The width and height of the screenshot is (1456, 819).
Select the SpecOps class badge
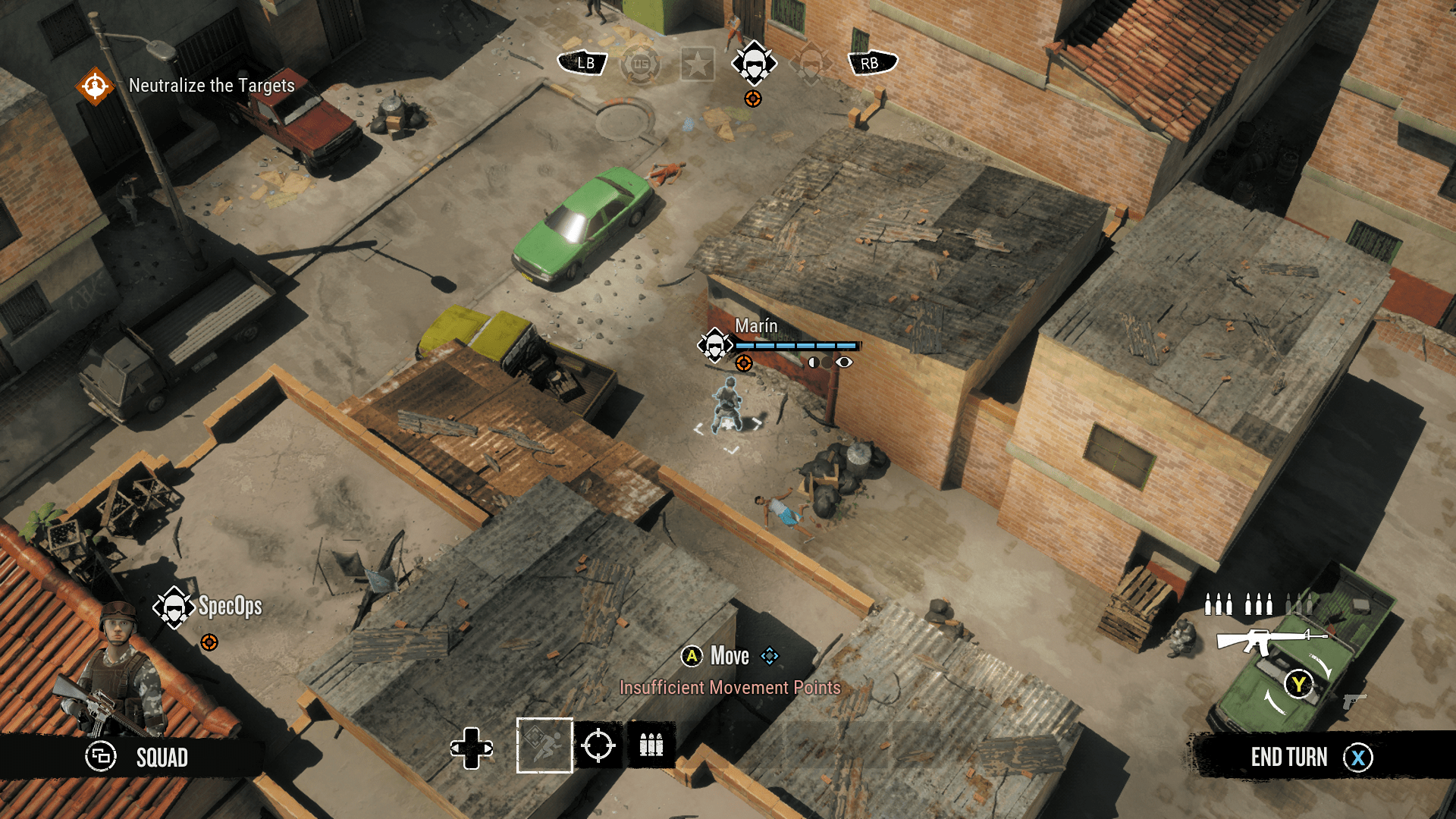coord(174,607)
